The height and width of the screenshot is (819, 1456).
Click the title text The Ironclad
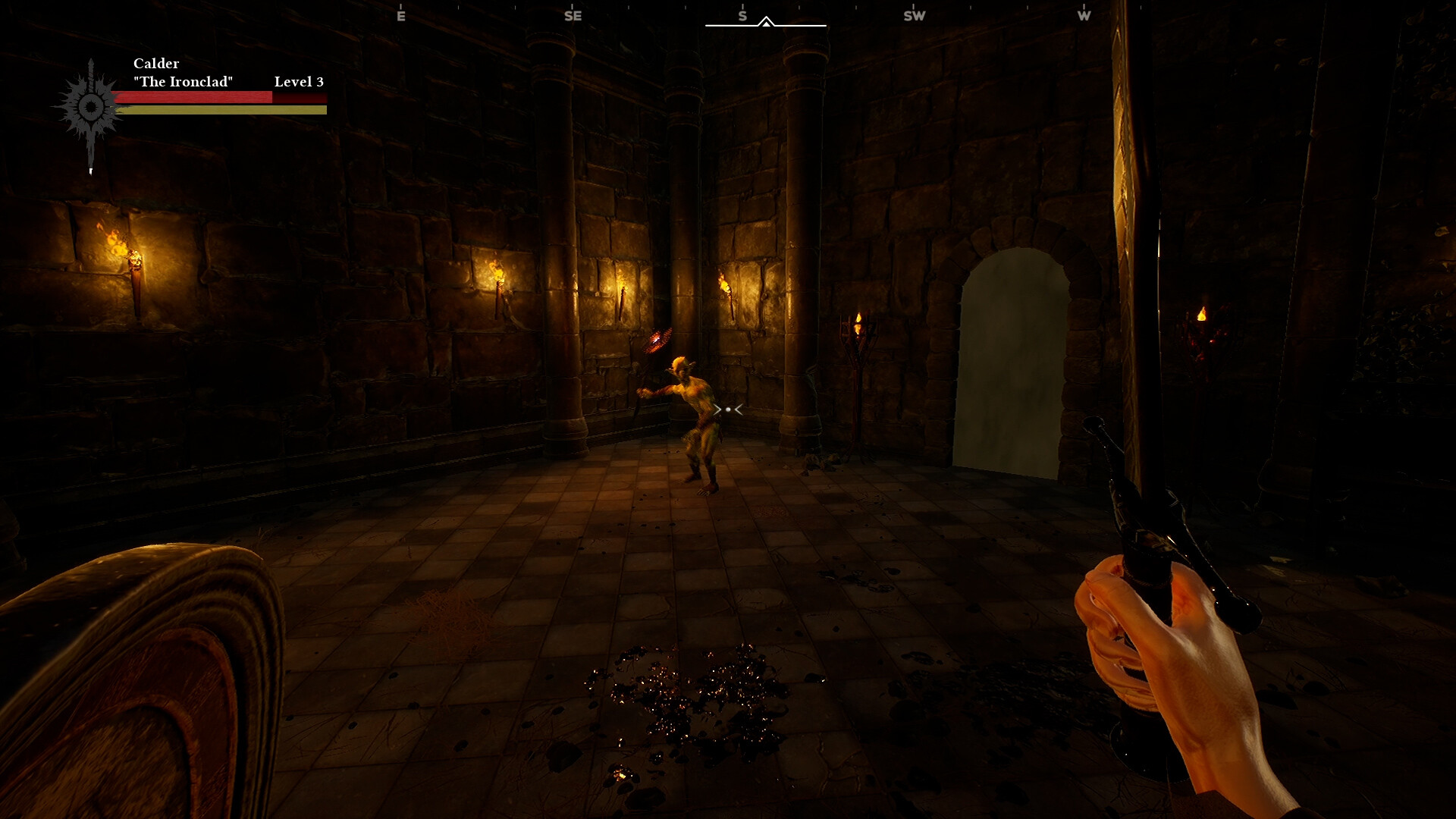point(184,80)
